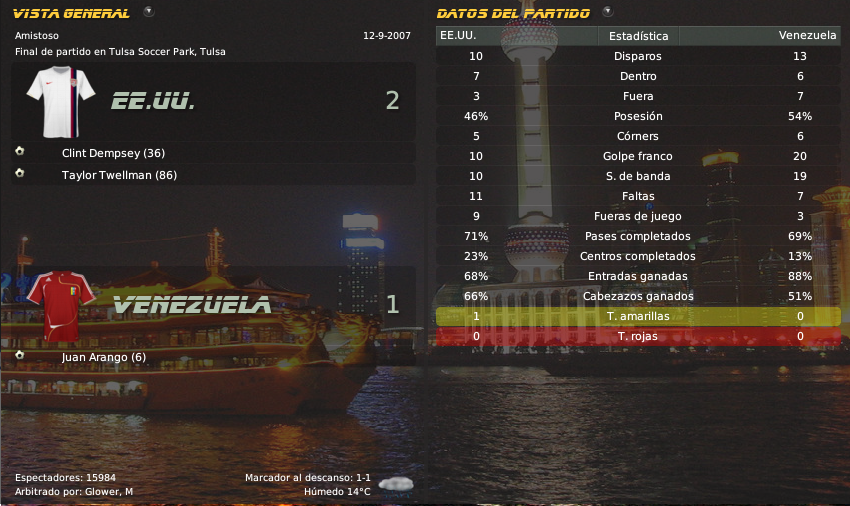Select the EE.UU. team name
The image size is (850, 506).
coord(153,101)
